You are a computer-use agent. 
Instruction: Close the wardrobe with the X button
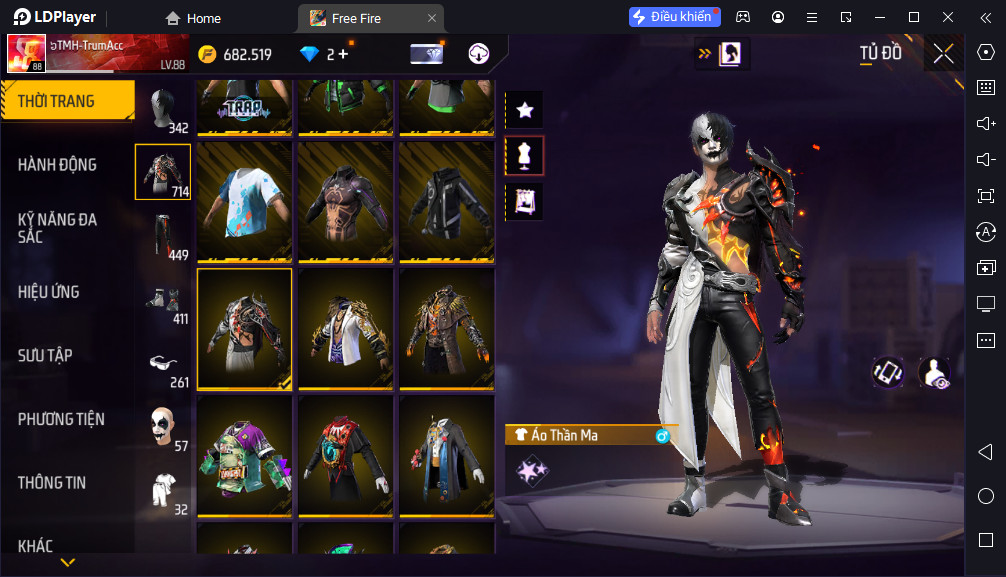point(943,54)
